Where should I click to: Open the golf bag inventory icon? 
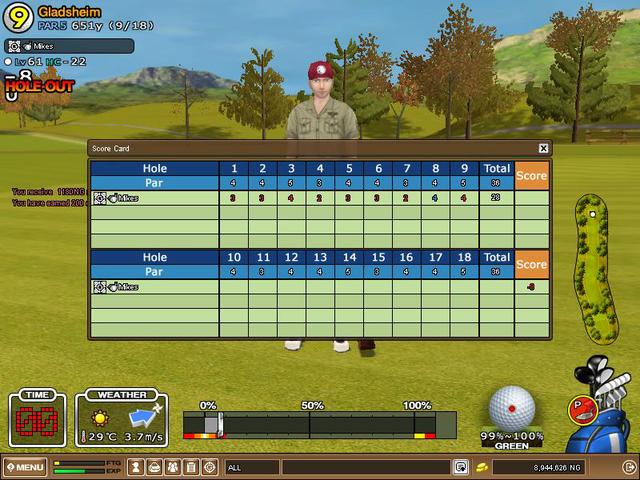pos(156,467)
